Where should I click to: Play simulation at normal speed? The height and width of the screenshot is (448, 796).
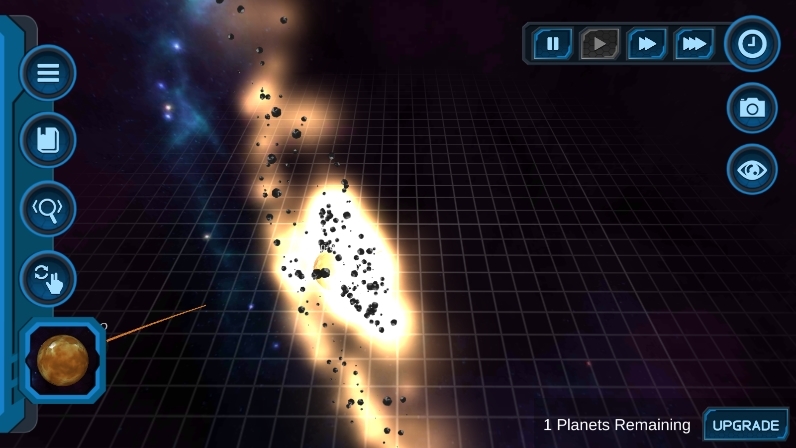pos(599,44)
